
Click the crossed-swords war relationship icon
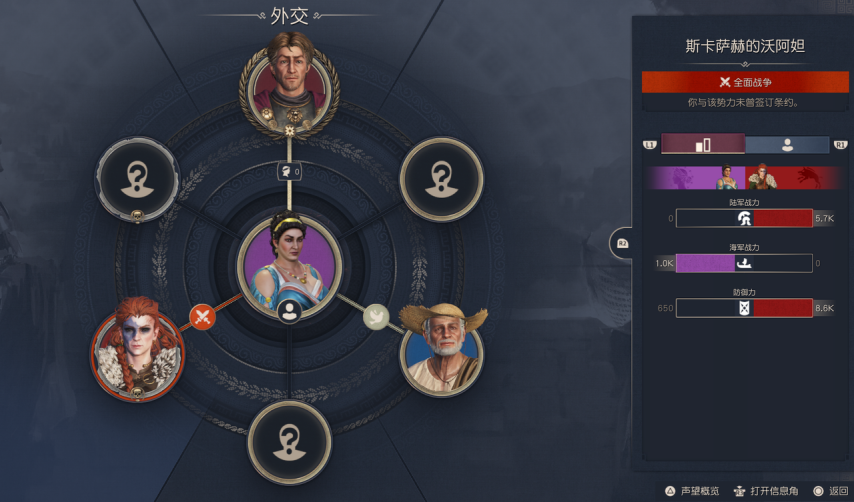(x=203, y=318)
